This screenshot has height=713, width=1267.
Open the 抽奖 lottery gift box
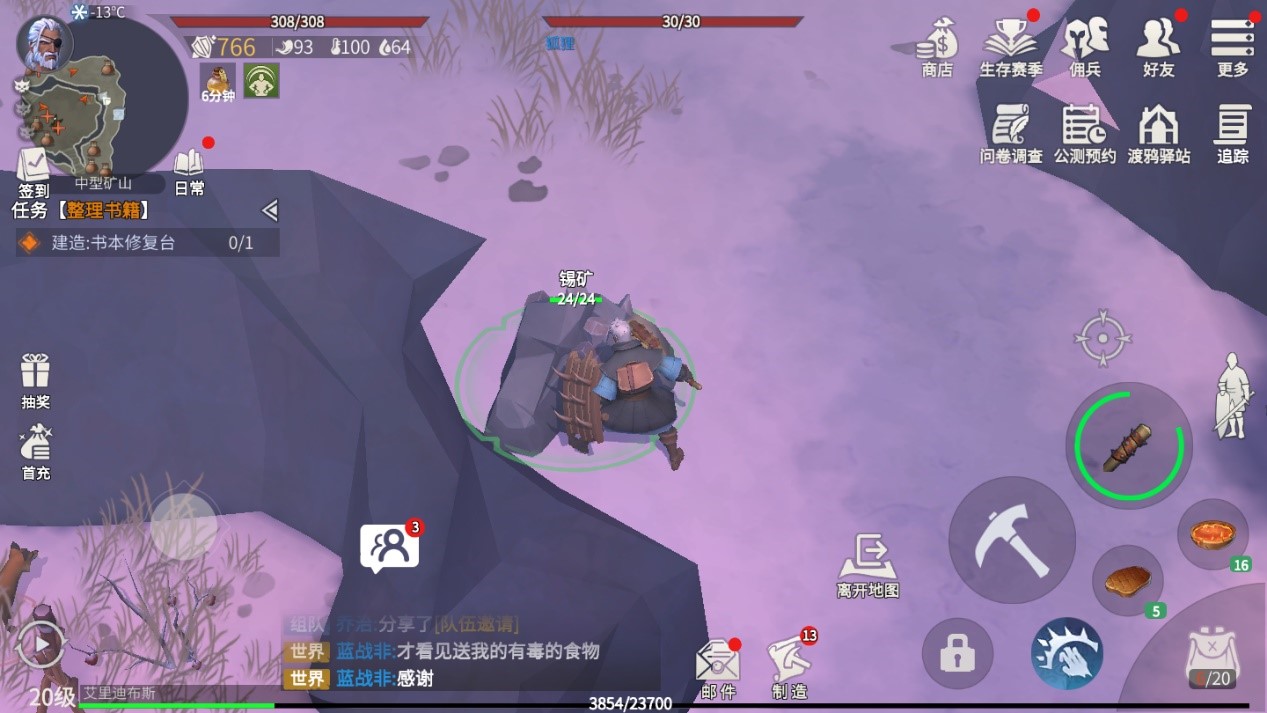tap(35, 380)
